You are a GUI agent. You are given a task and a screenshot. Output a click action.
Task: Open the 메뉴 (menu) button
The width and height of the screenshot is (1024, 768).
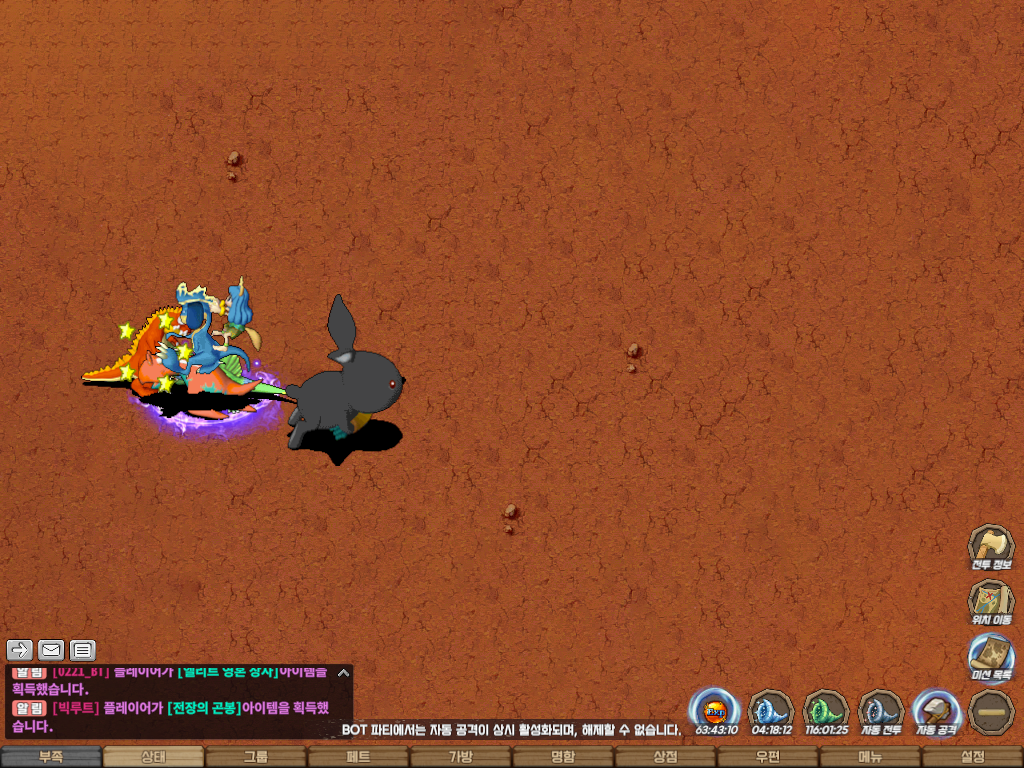pyautogui.click(x=870, y=757)
